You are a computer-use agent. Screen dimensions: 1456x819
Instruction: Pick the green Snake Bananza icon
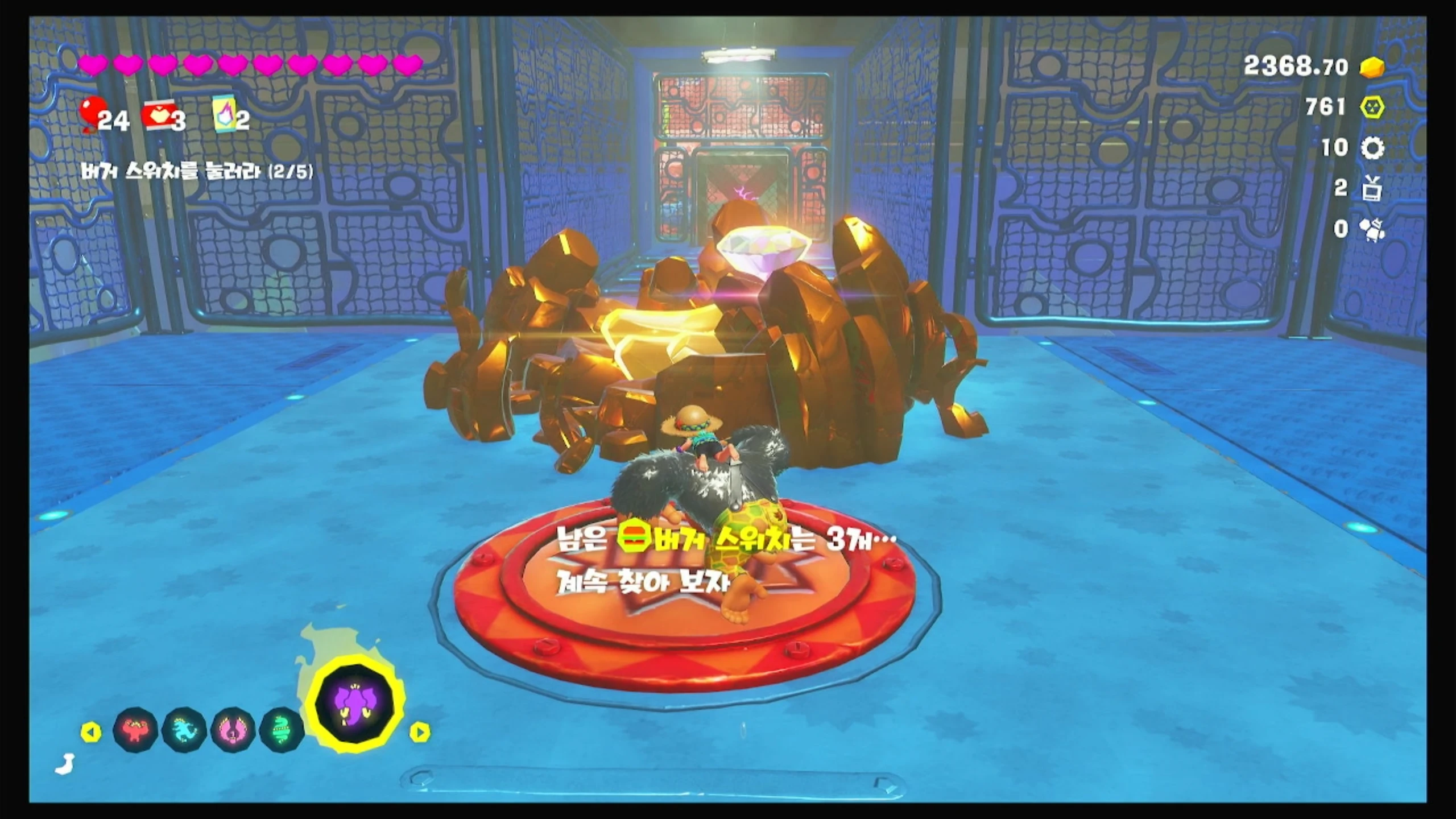[x=280, y=730]
